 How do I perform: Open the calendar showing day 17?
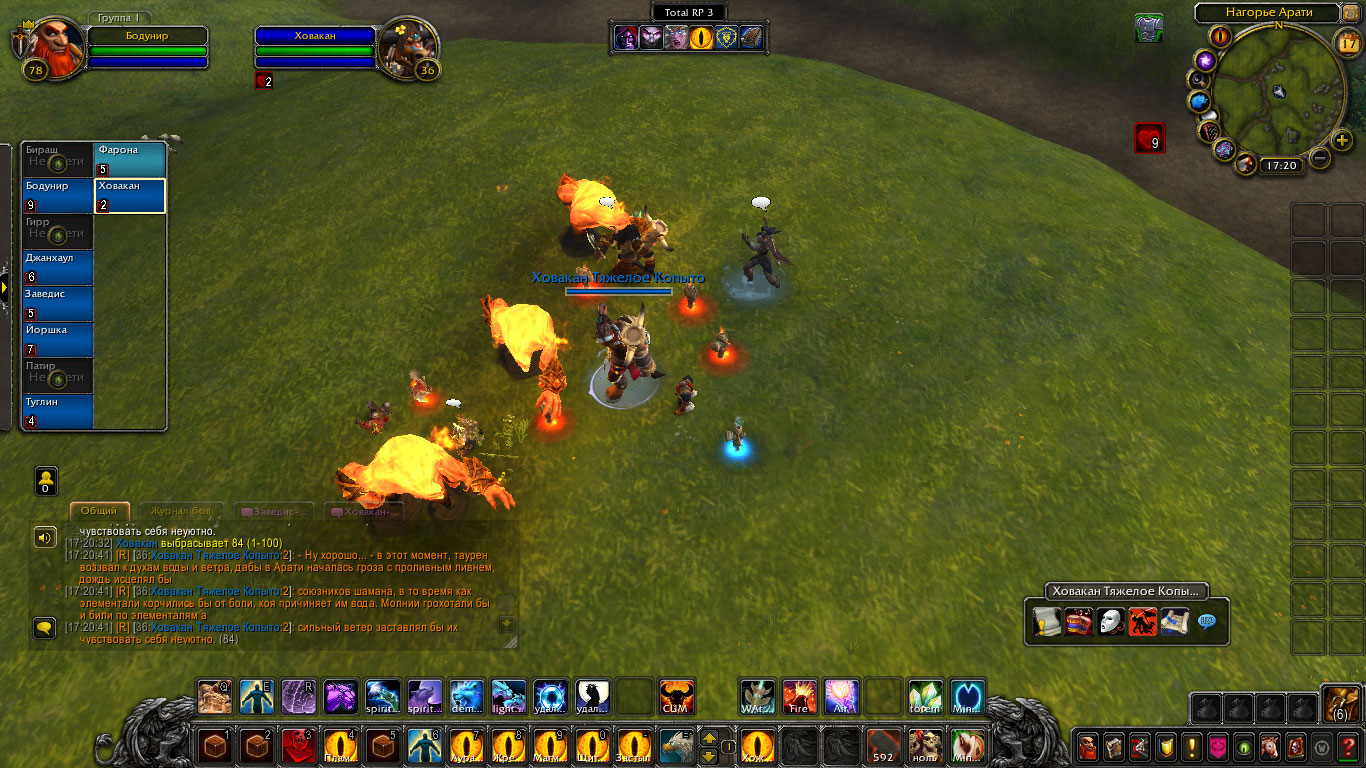pos(1347,42)
